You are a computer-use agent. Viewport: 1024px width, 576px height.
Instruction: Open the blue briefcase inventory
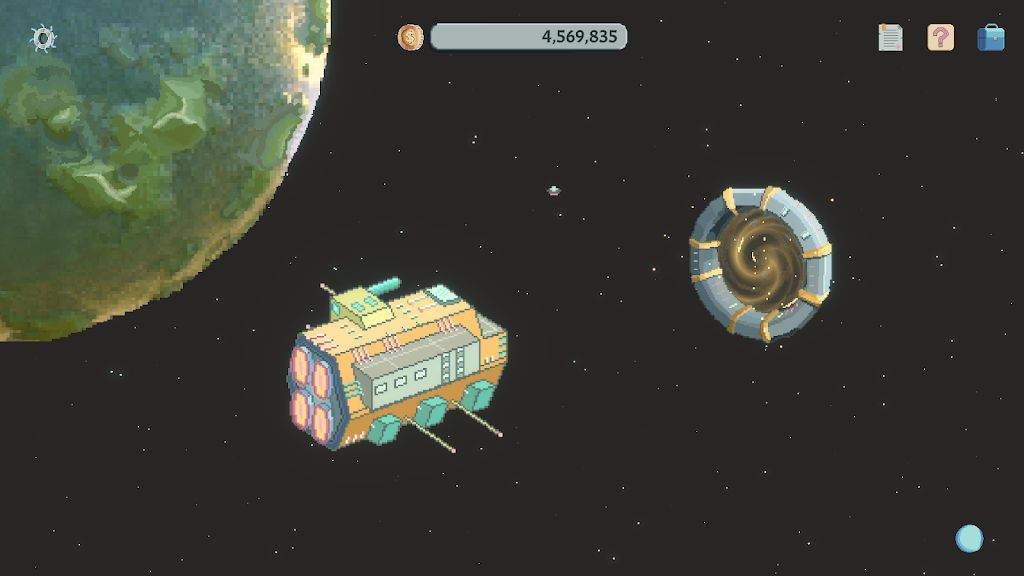(990, 38)
